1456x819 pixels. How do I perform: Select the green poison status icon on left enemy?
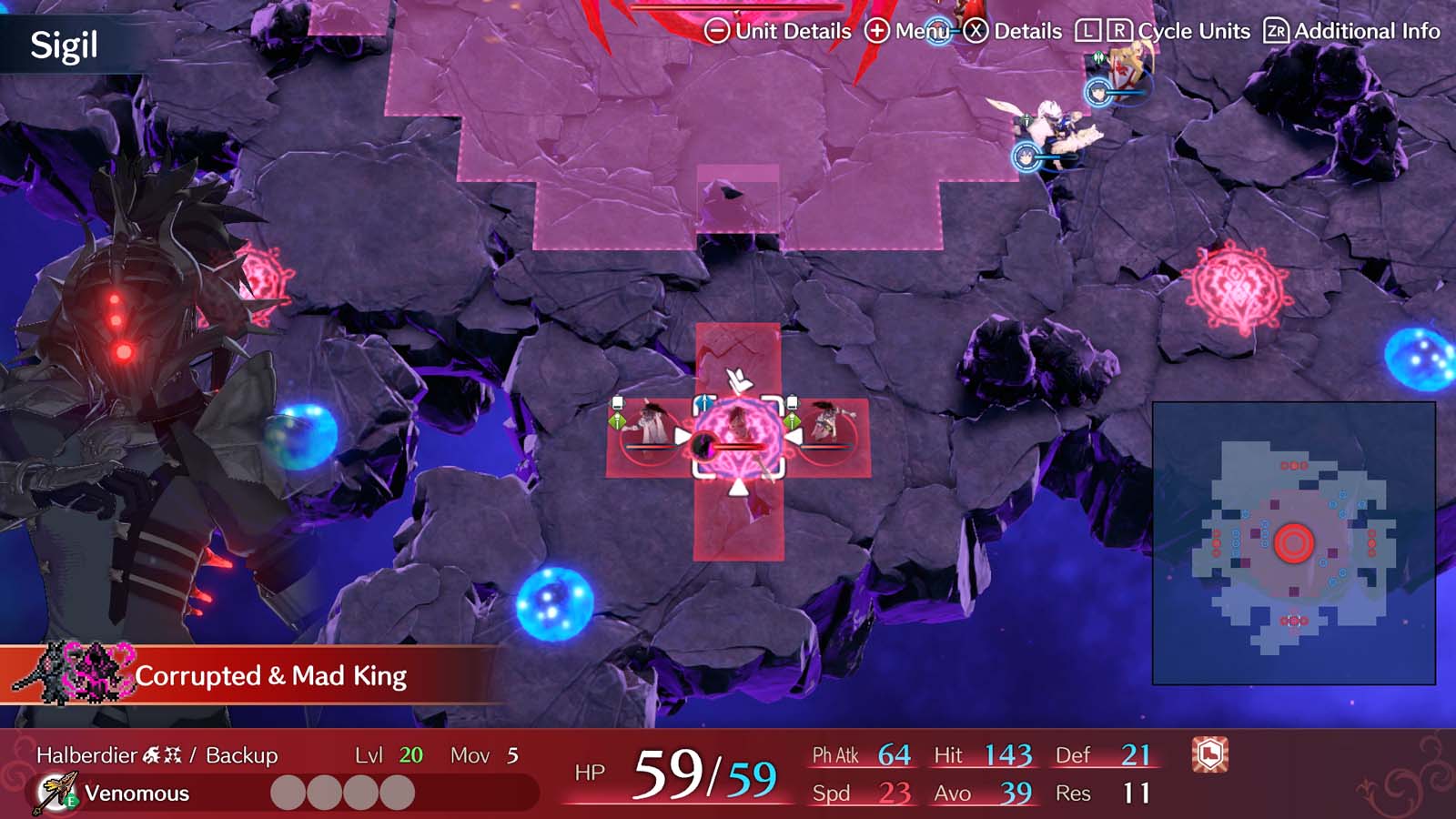coord(619,421)
